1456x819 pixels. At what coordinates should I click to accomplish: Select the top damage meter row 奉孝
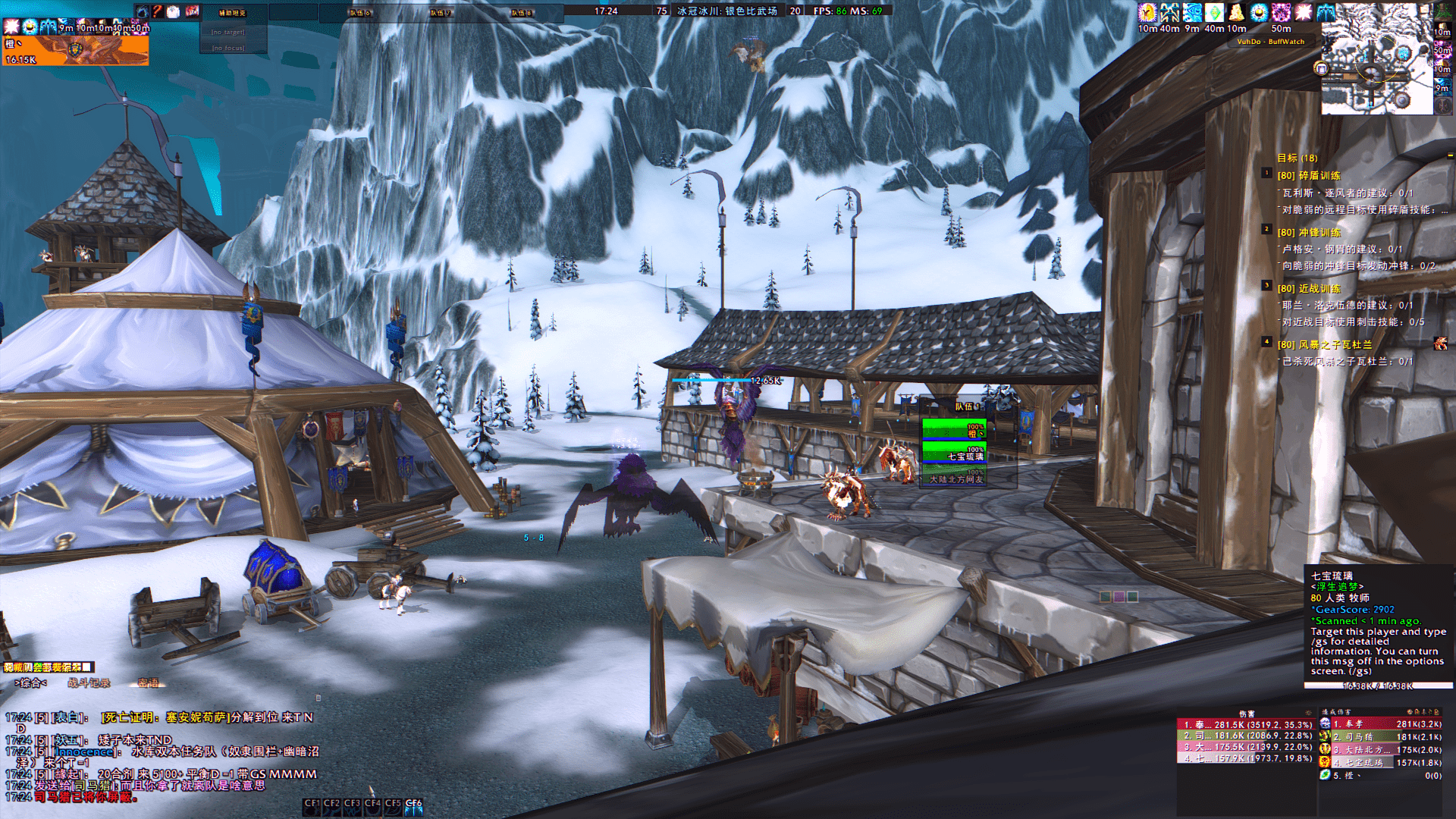coord(1244,724)
